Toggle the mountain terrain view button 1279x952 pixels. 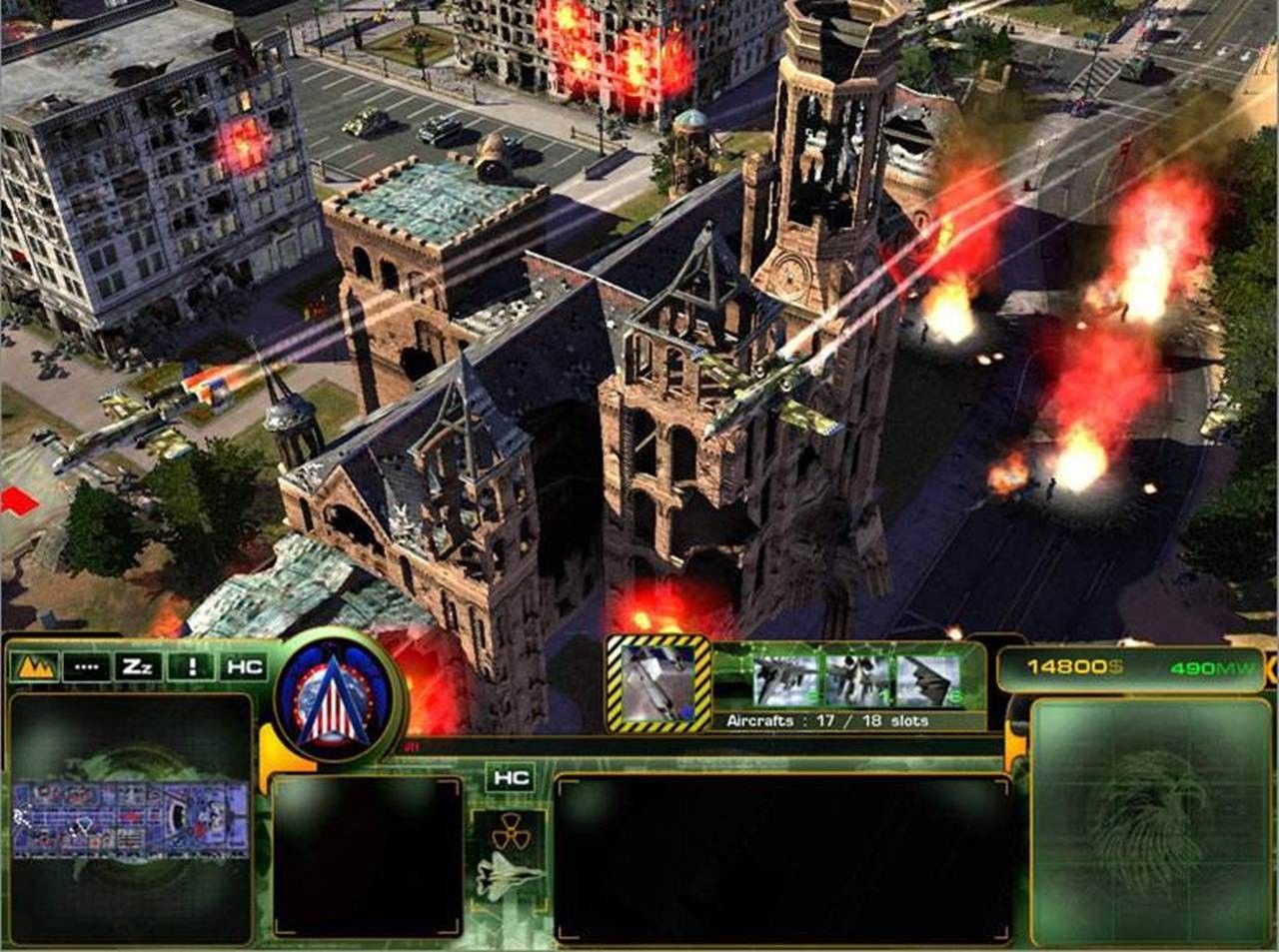(x=35, y=666)
